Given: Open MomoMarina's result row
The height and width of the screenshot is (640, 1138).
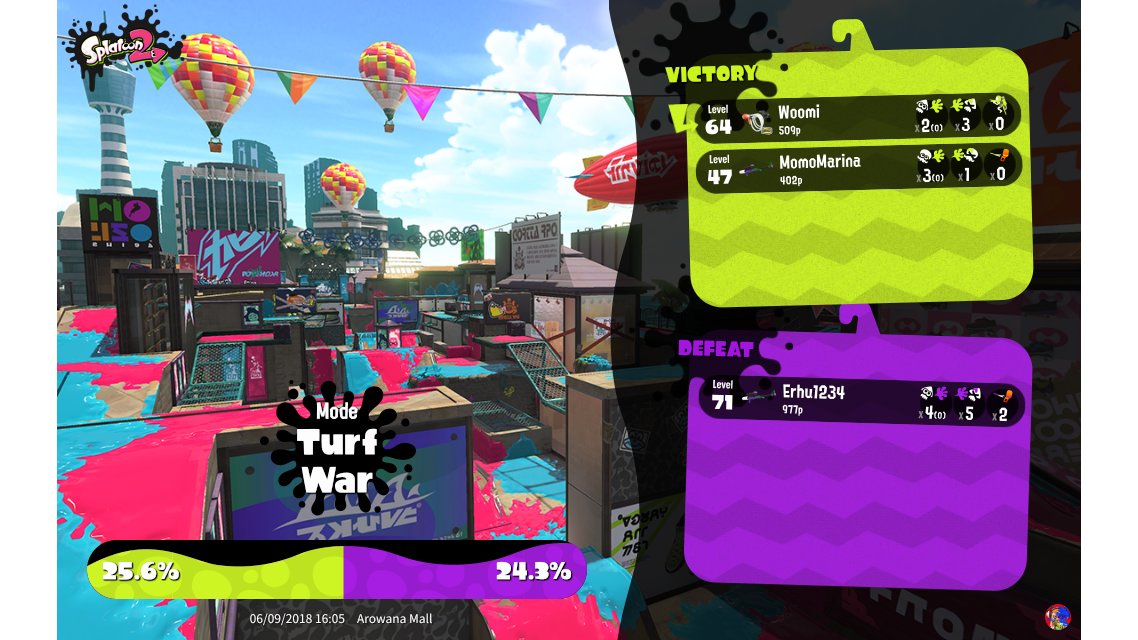Looking at the screenshot, I should (858, 166).
